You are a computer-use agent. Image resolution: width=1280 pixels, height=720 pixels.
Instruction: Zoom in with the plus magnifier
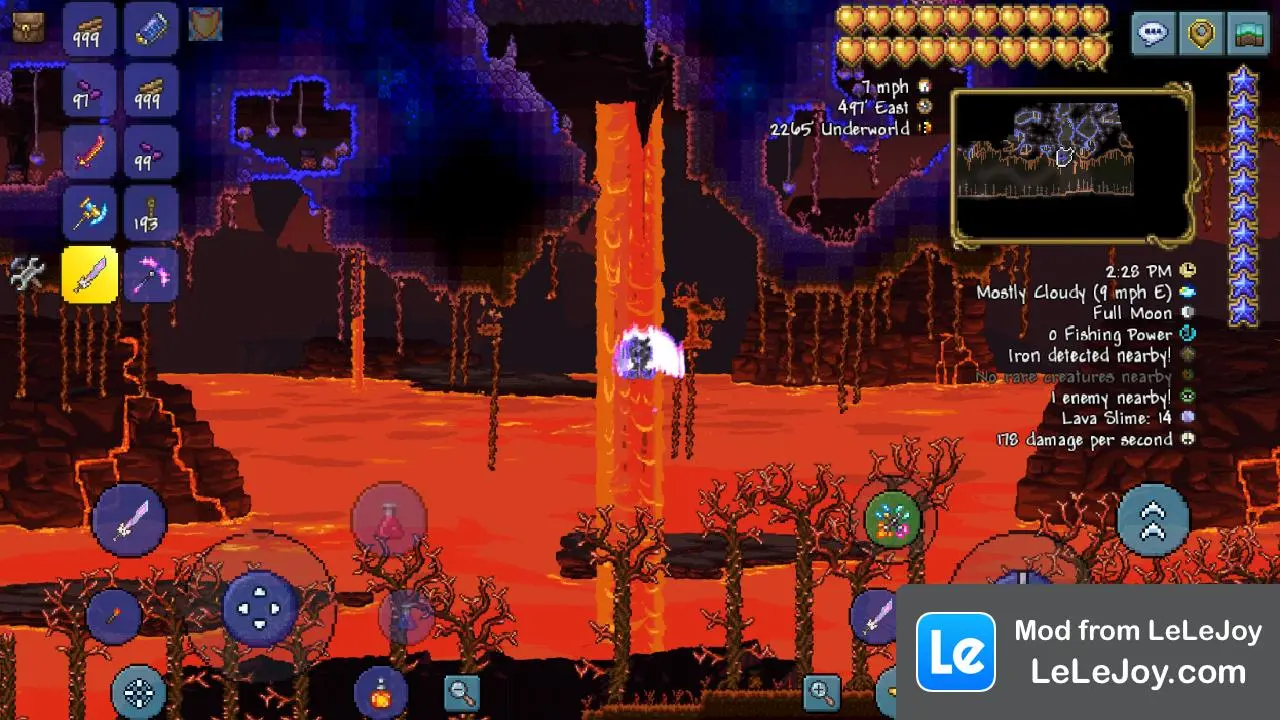click(x=821, y=691)
